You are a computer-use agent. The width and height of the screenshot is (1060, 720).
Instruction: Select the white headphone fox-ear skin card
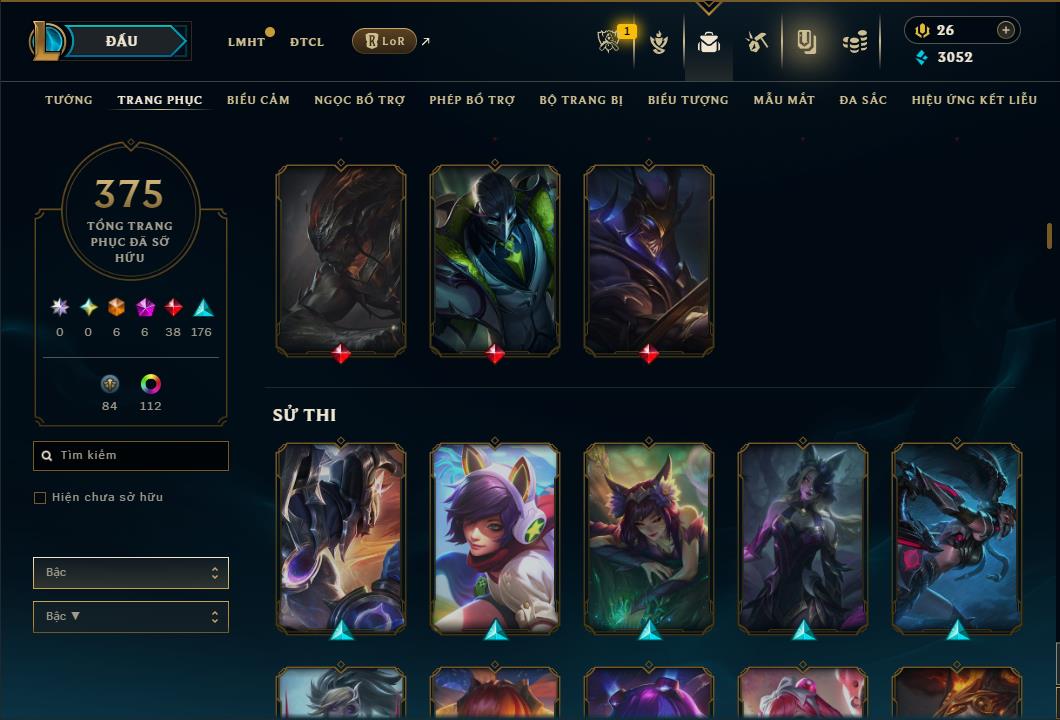tap(495, 537)
